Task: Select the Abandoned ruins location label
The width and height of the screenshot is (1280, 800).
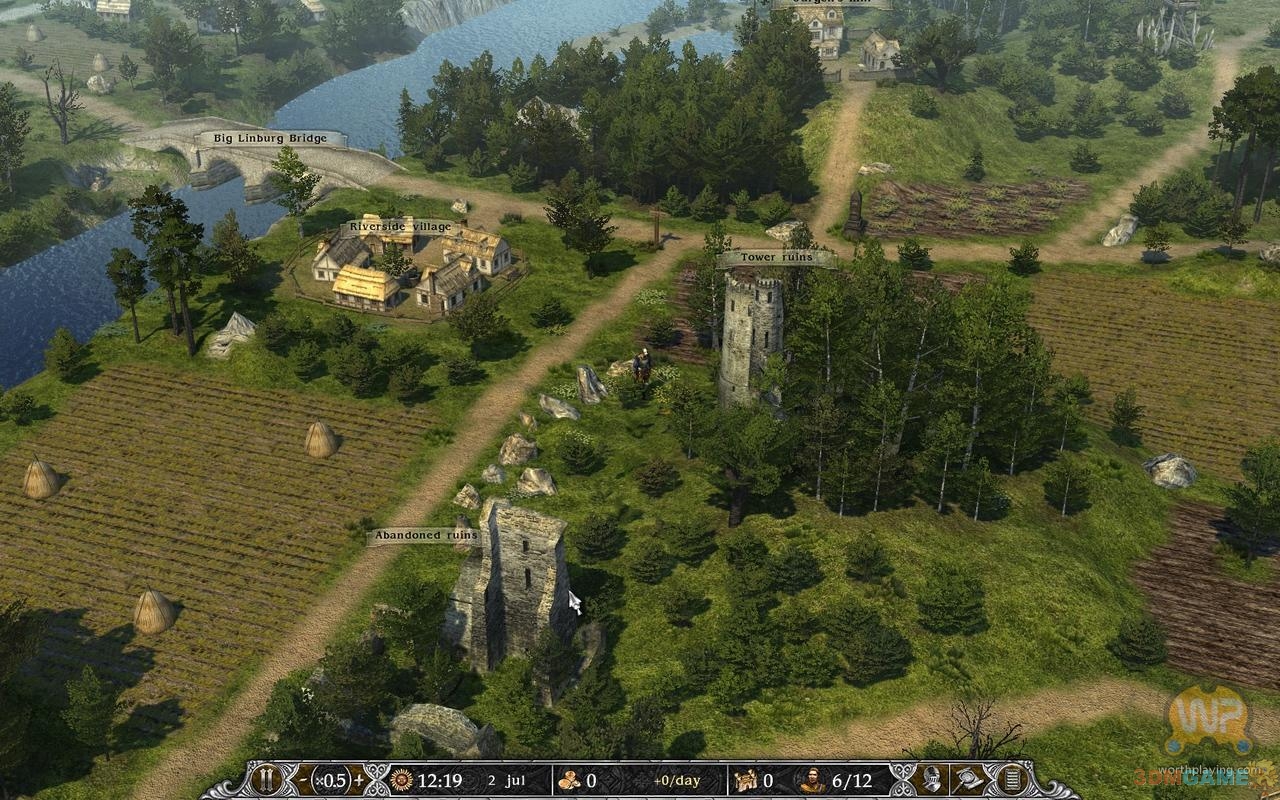Action: [424, 536]
